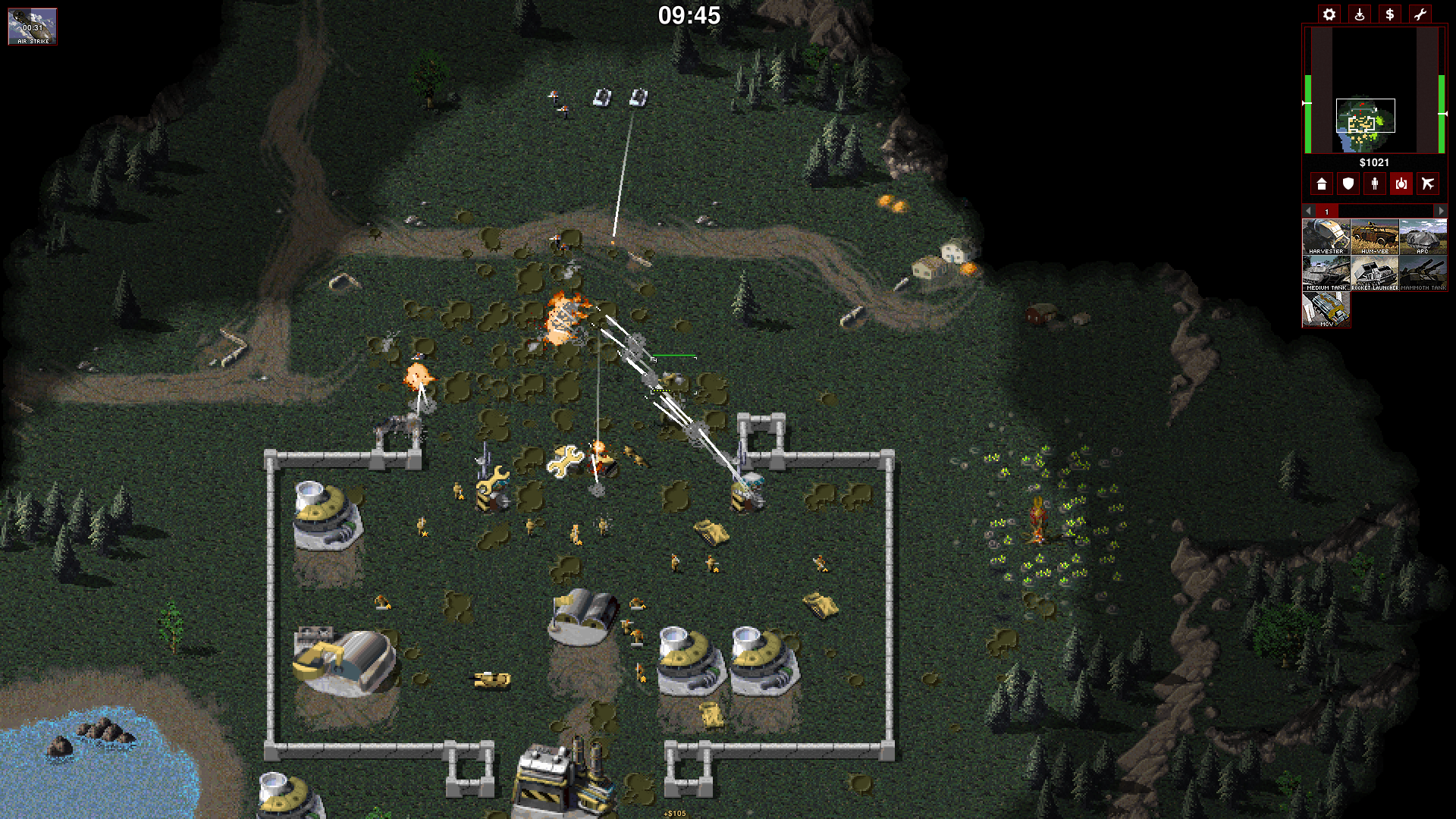Open the shield Defense production tab
Image resolution: width=1456 pixels, height=819 pixels.
[1348, 184]
